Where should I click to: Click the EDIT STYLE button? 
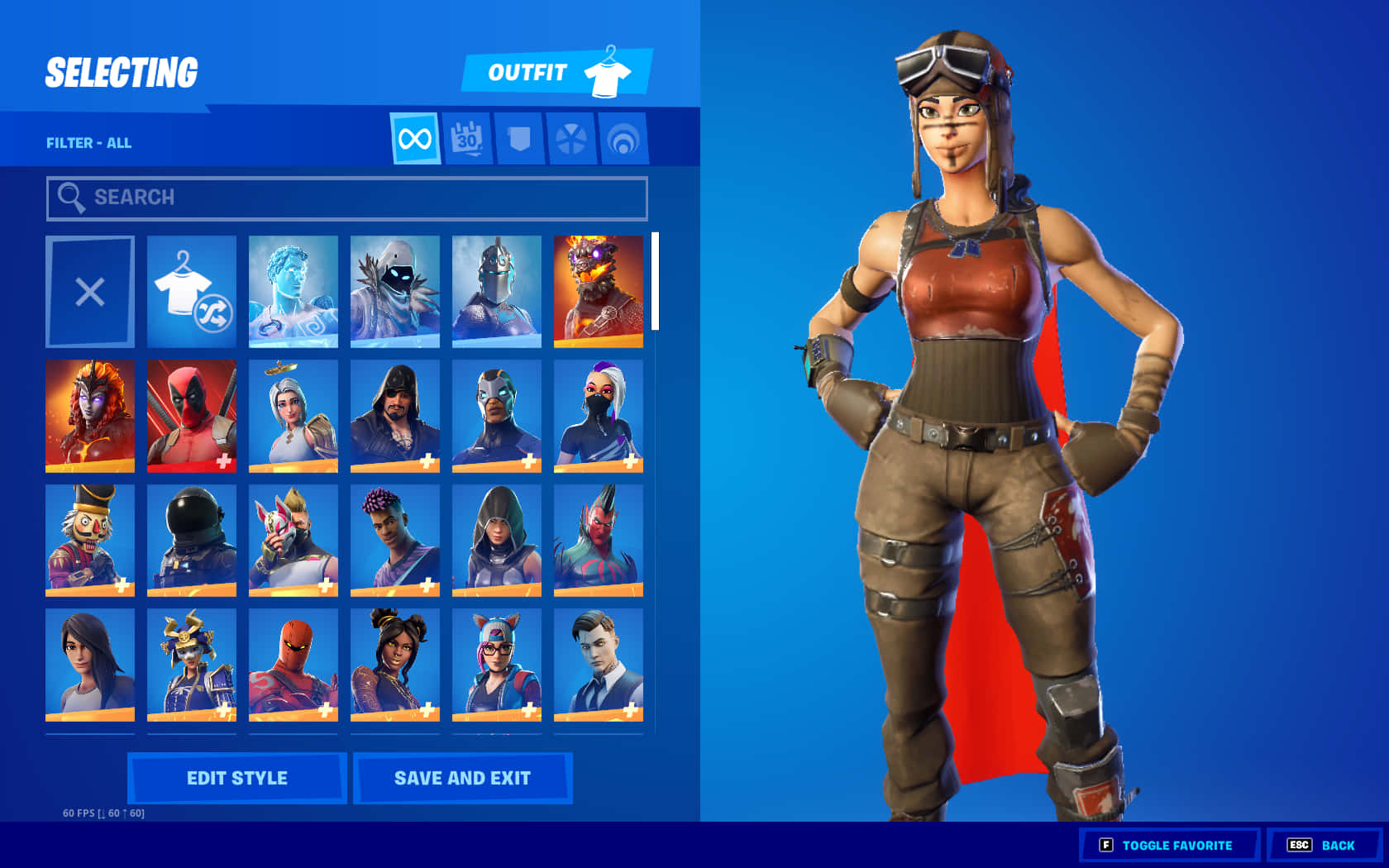(x=236, y=777)
